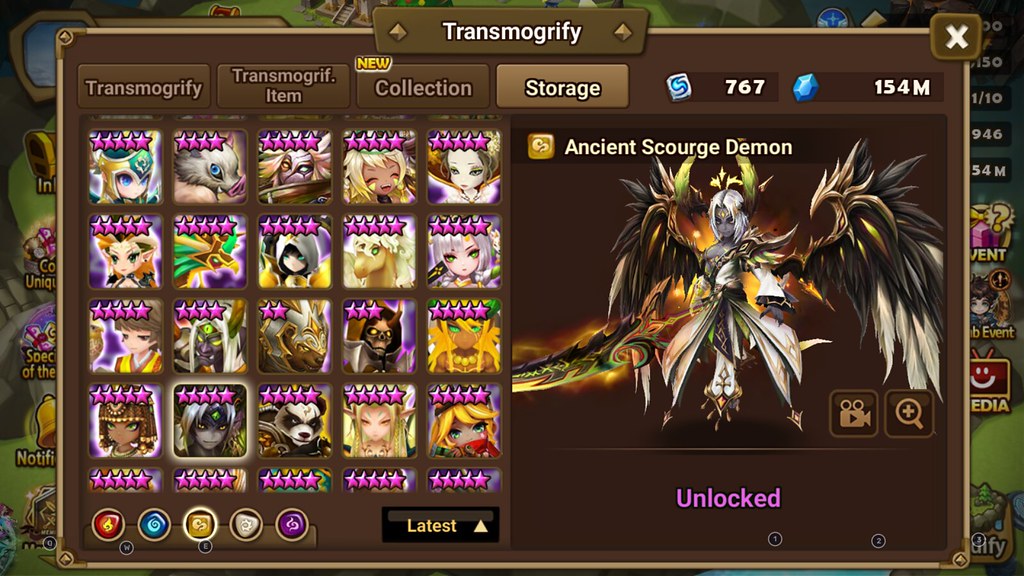
Task: Select the Storage tab
Action: [562, 87]
